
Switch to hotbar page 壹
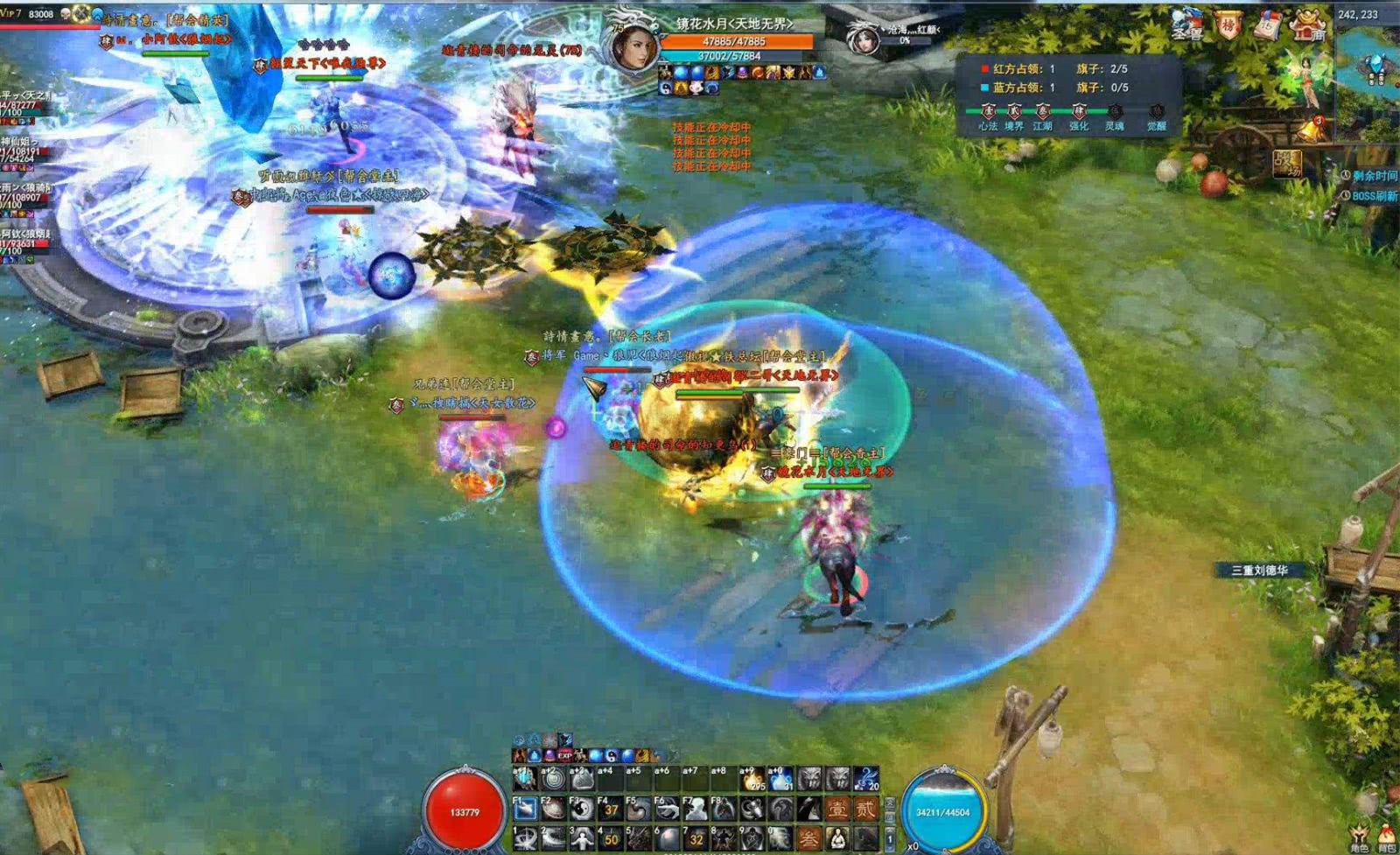(x=837, y=809)
